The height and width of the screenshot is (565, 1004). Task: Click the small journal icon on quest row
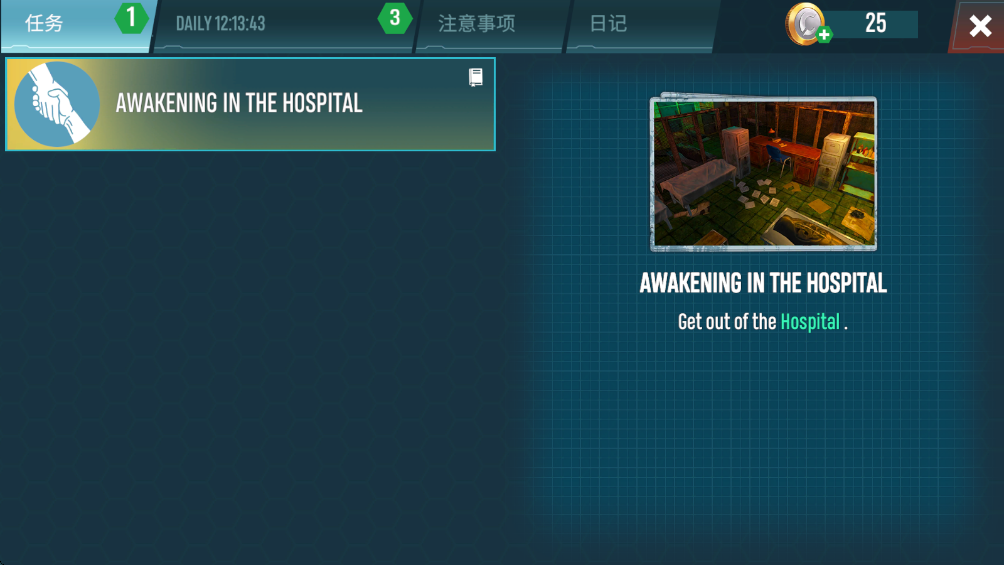coord(476,77)
